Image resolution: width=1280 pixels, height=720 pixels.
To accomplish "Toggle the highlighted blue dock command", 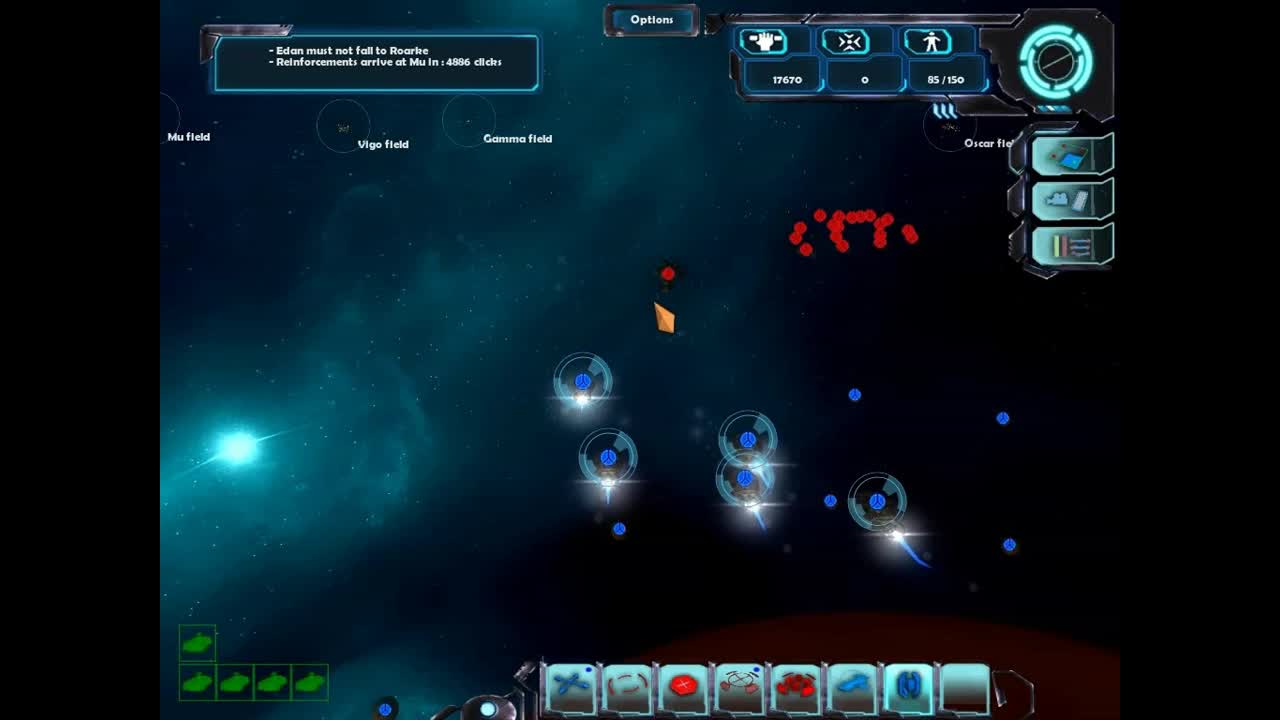I will pos(907,685).
